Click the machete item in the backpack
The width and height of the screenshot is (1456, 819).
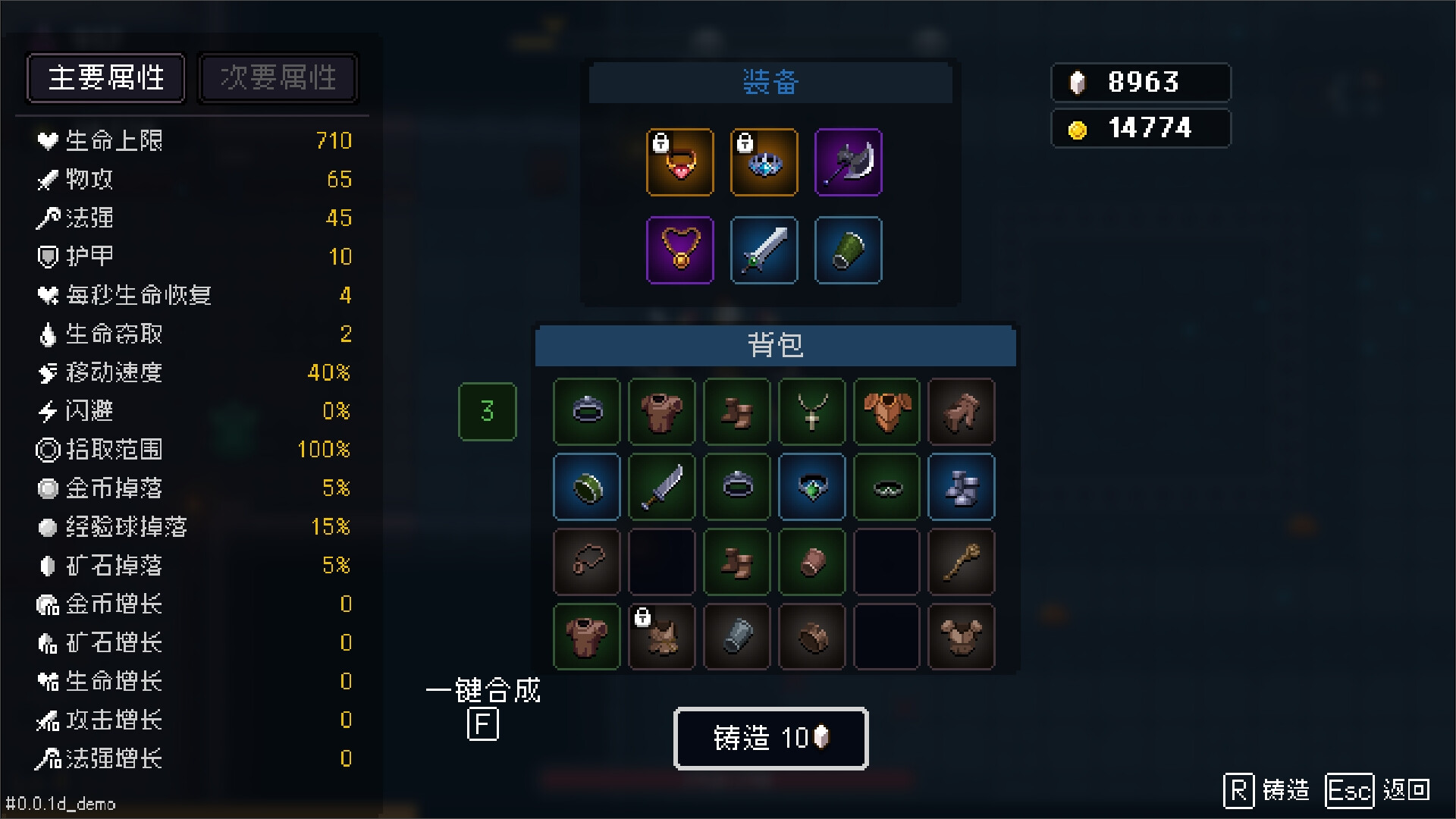pos(661,487)
